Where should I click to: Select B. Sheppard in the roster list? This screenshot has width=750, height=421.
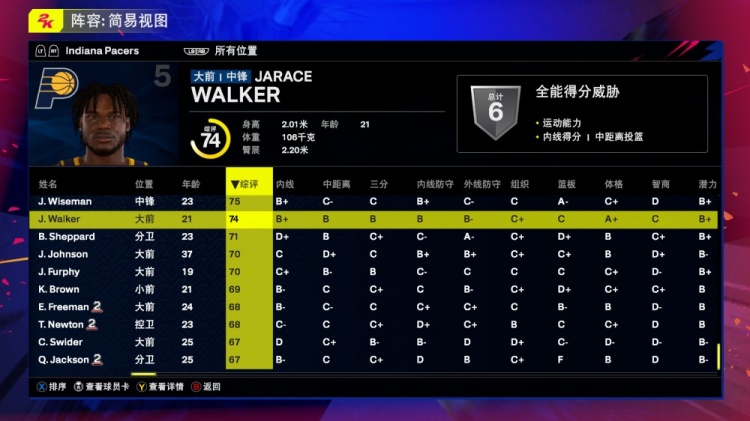[66, 237]
